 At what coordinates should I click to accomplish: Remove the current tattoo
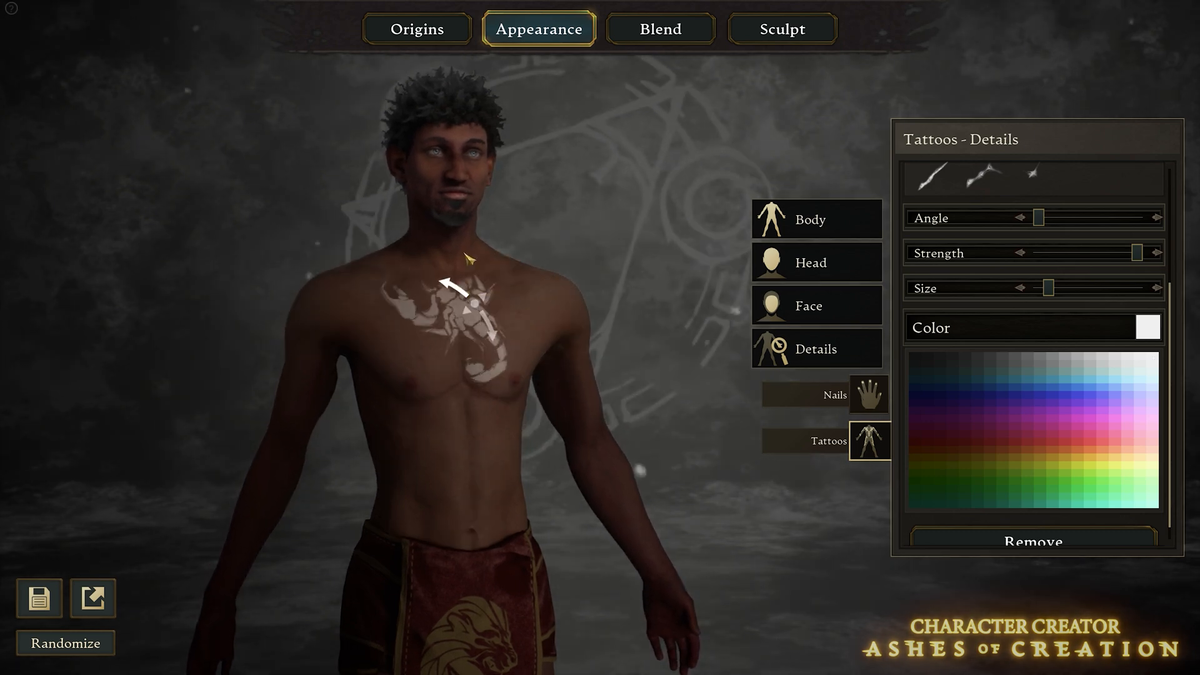pyautogui.click(x=1033, y=541)
